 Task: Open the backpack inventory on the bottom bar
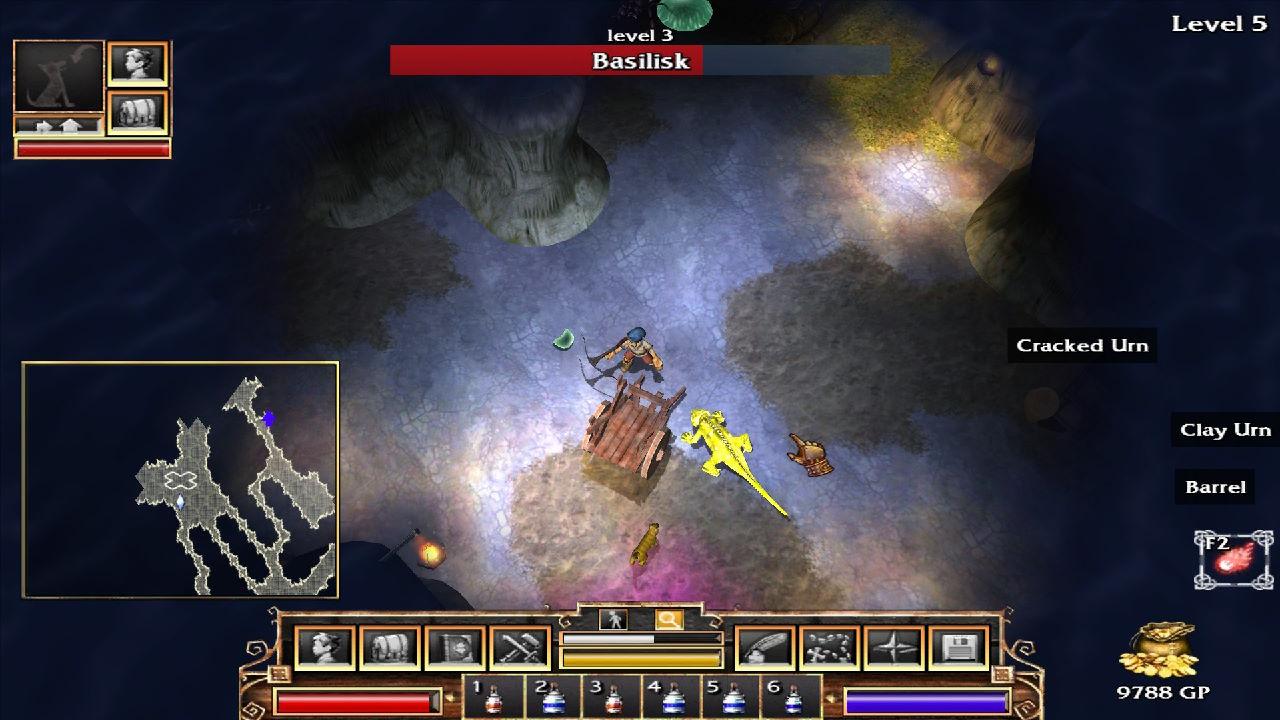point(390,648)
